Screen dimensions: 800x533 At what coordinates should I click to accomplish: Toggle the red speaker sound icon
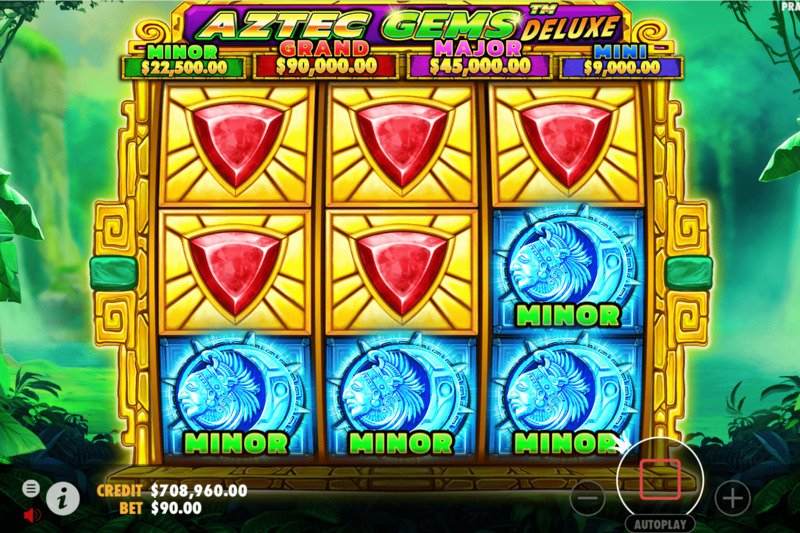pyautogui.click(x=31, y=514)
